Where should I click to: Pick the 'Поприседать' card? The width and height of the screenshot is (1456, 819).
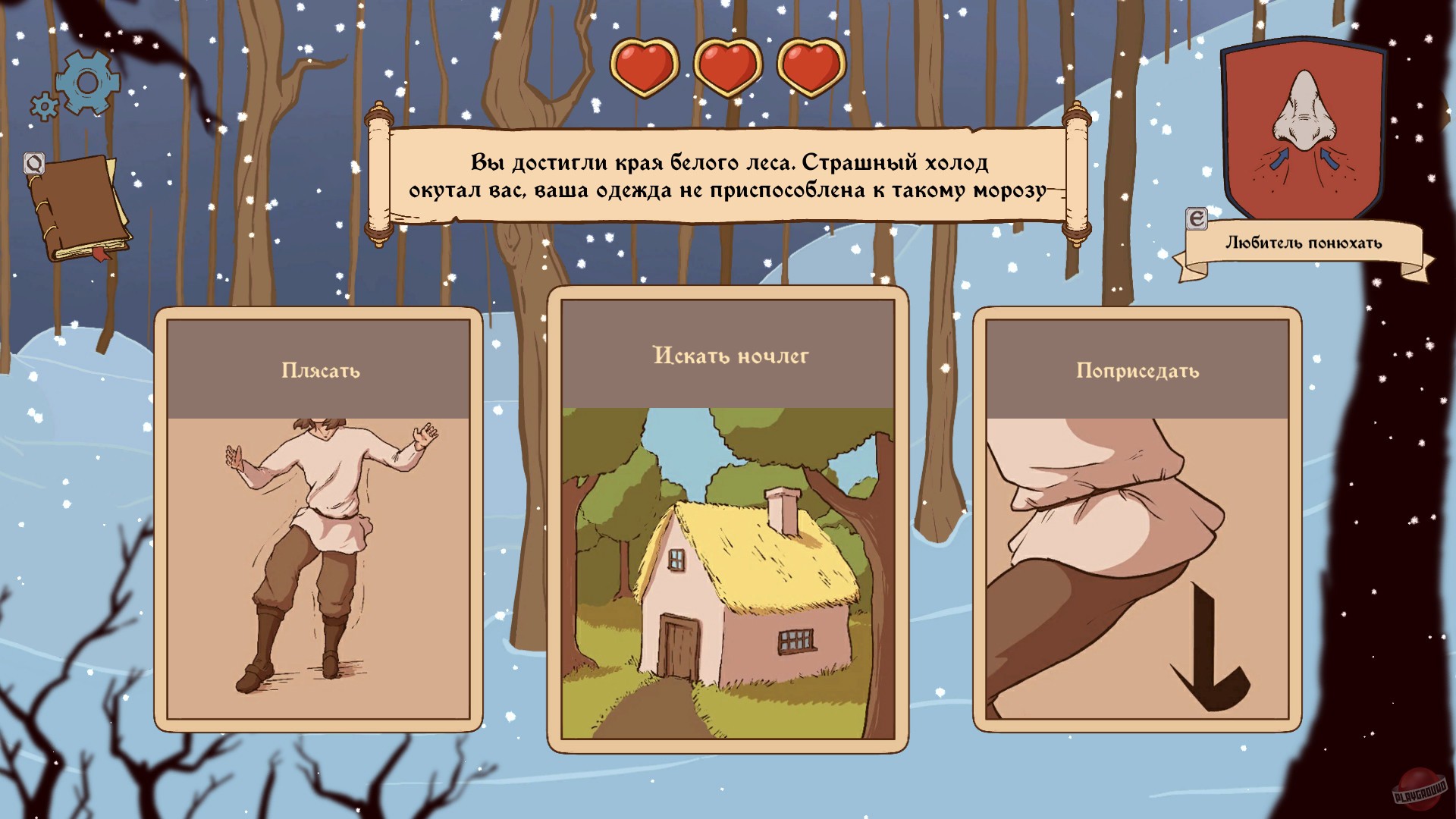coord(1137,523)
